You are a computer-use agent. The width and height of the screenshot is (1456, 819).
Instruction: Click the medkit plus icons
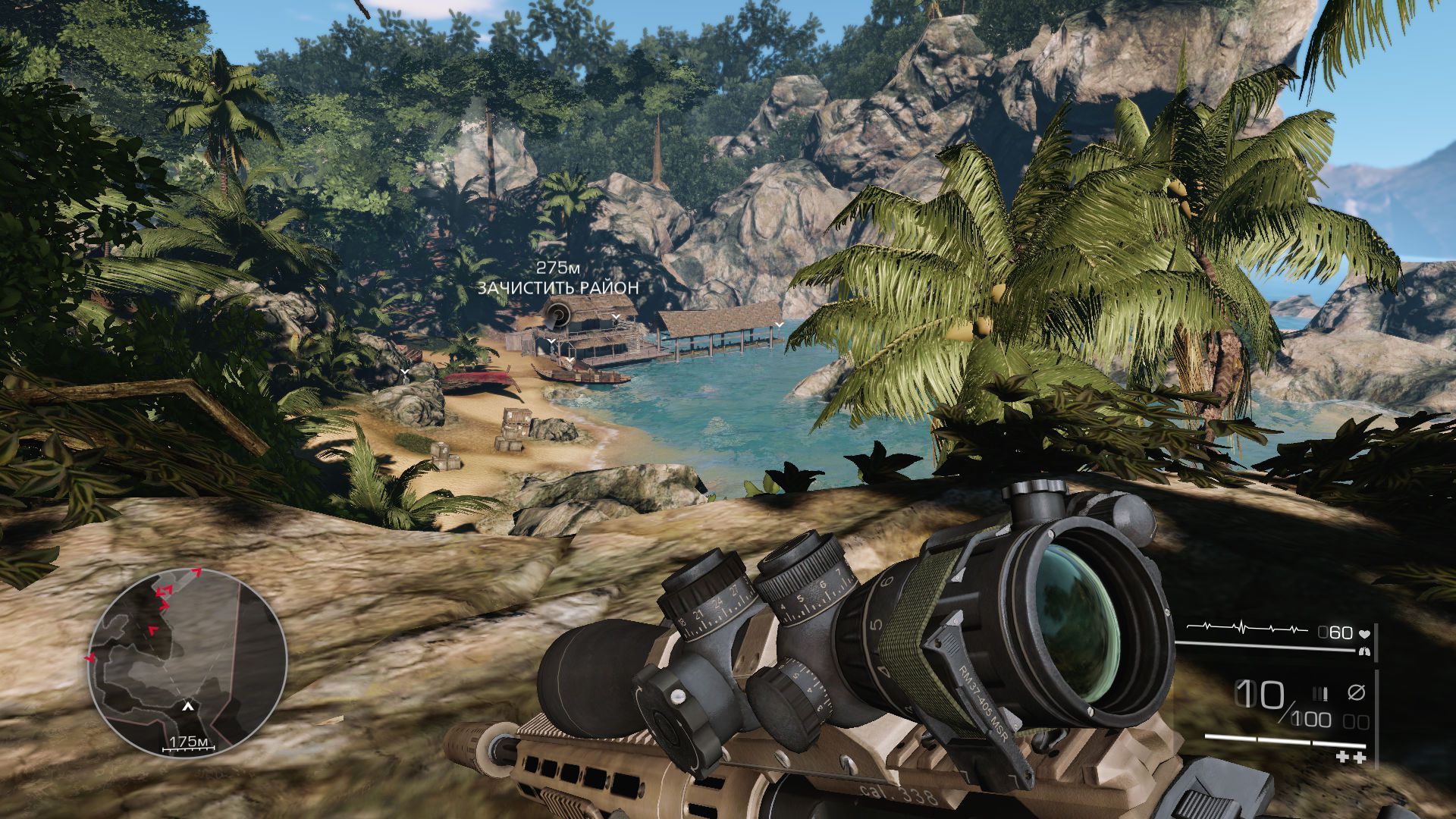[1350, 757]
